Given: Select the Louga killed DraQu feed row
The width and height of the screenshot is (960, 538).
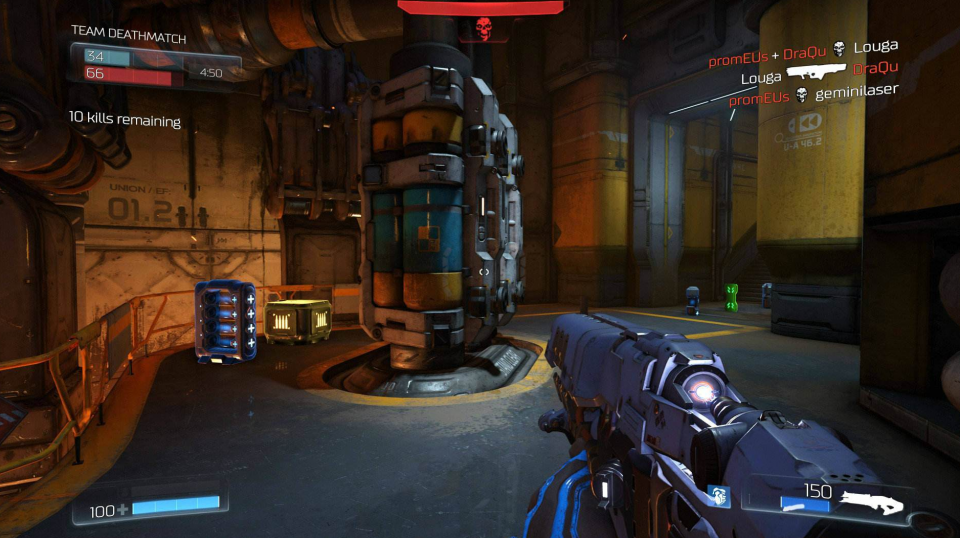Looking at the screenshot, I should 819,72.
